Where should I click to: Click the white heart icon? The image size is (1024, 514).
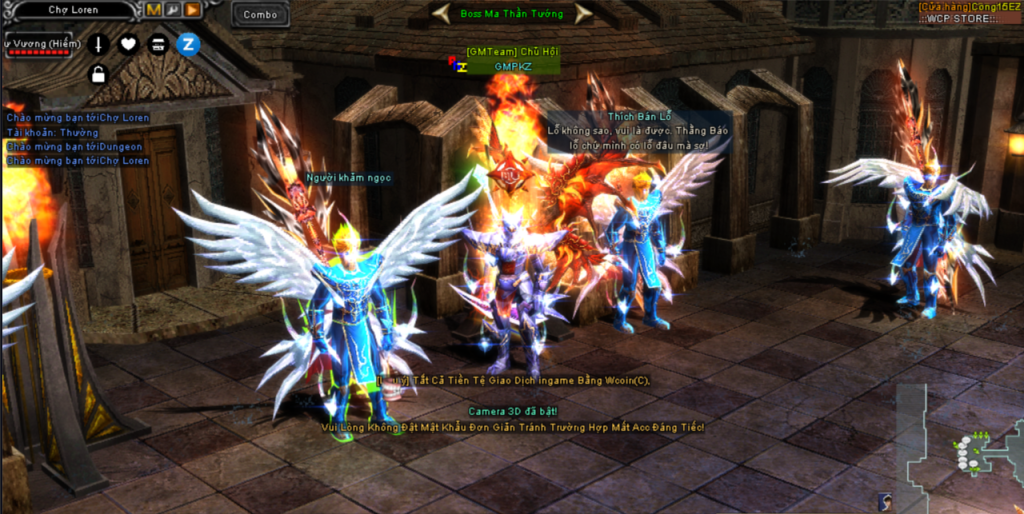[x=128, y=44]
